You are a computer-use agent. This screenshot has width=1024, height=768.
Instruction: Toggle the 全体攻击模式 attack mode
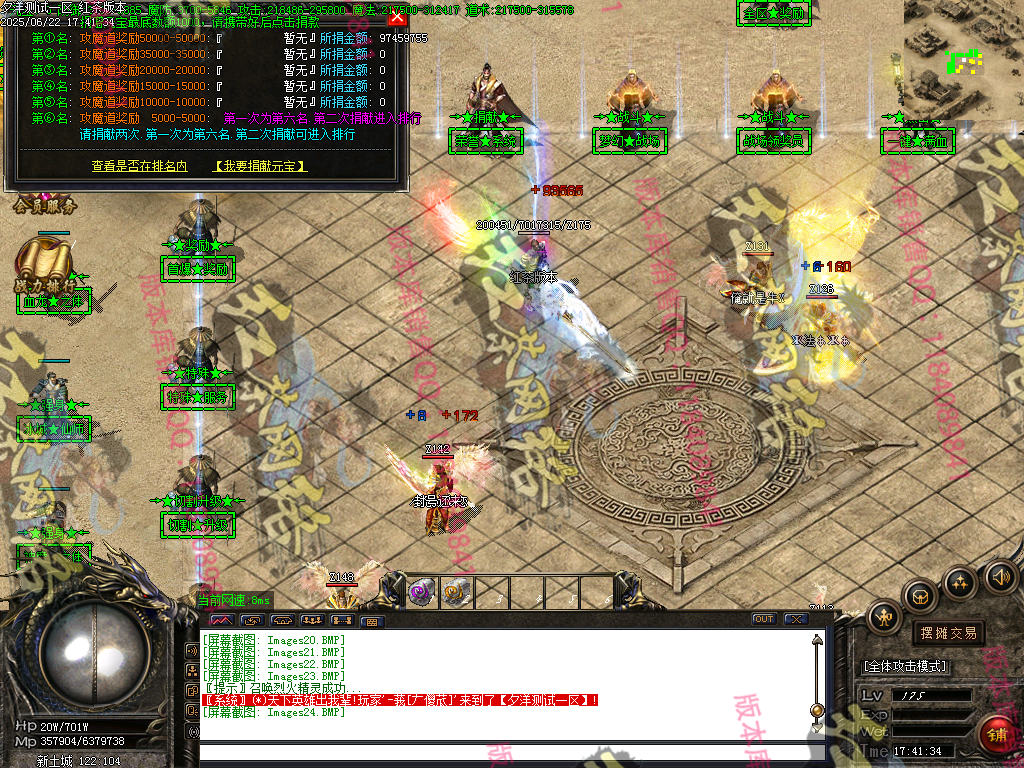click(905, 666)
